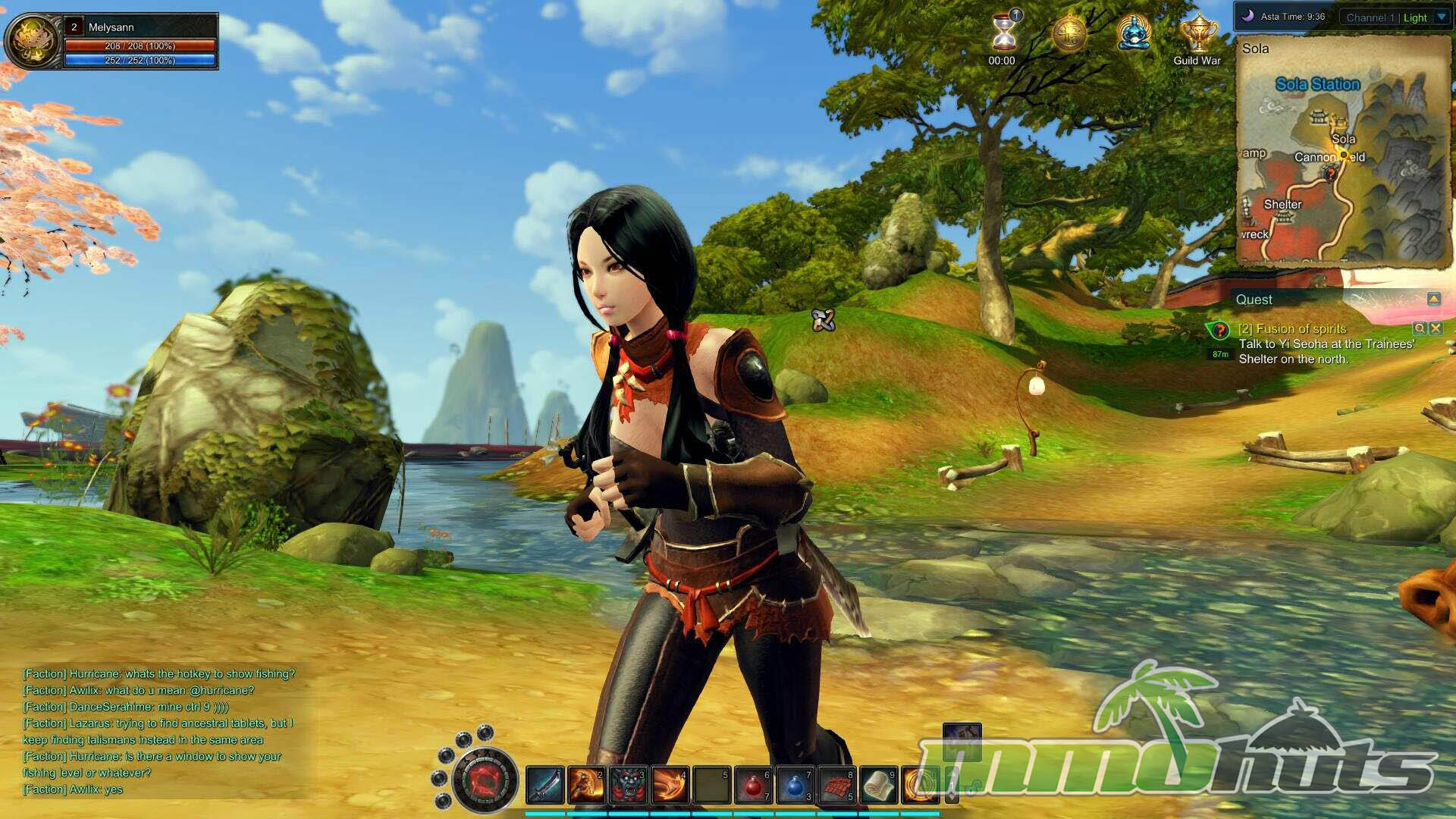The width and height of the screenshot is (1456, 819).
Task: Click the gold coin medallion icon
Action: tap(1069, 34)
